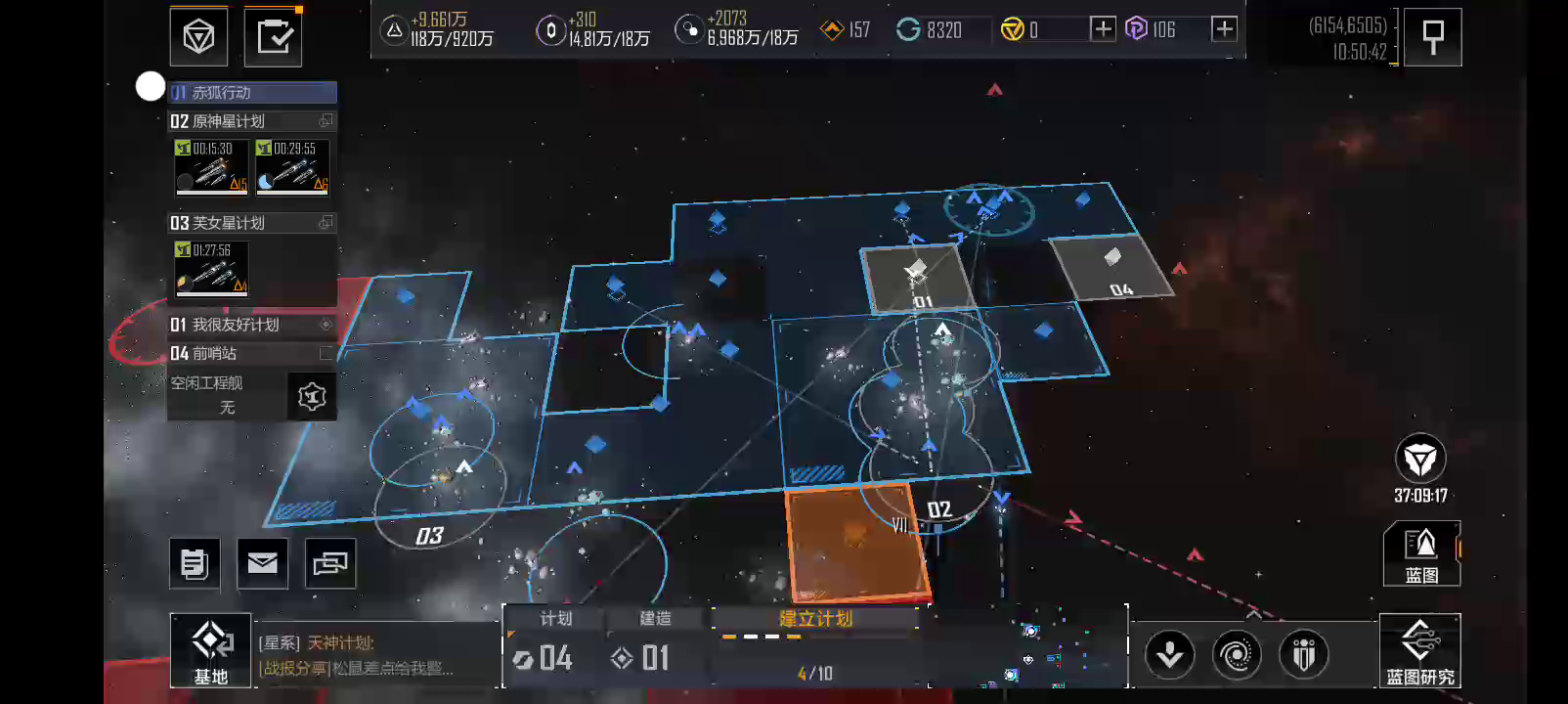Open the chat message preview box
This screenshot has height=704, width=1568.
376,655
